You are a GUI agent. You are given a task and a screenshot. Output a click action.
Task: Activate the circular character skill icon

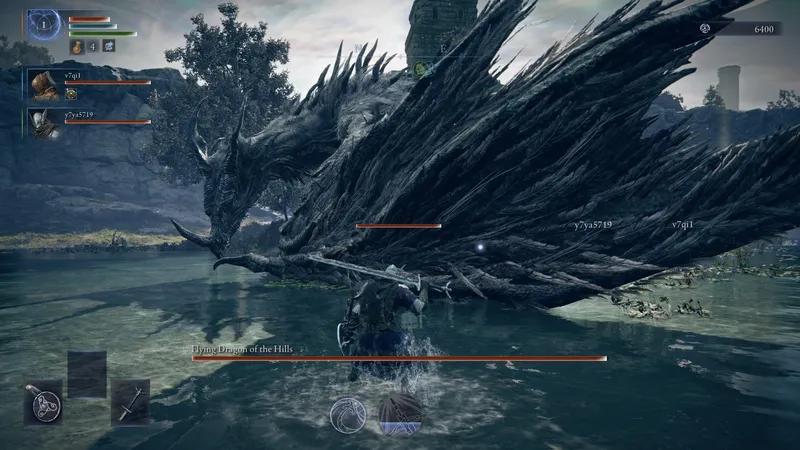348,415
